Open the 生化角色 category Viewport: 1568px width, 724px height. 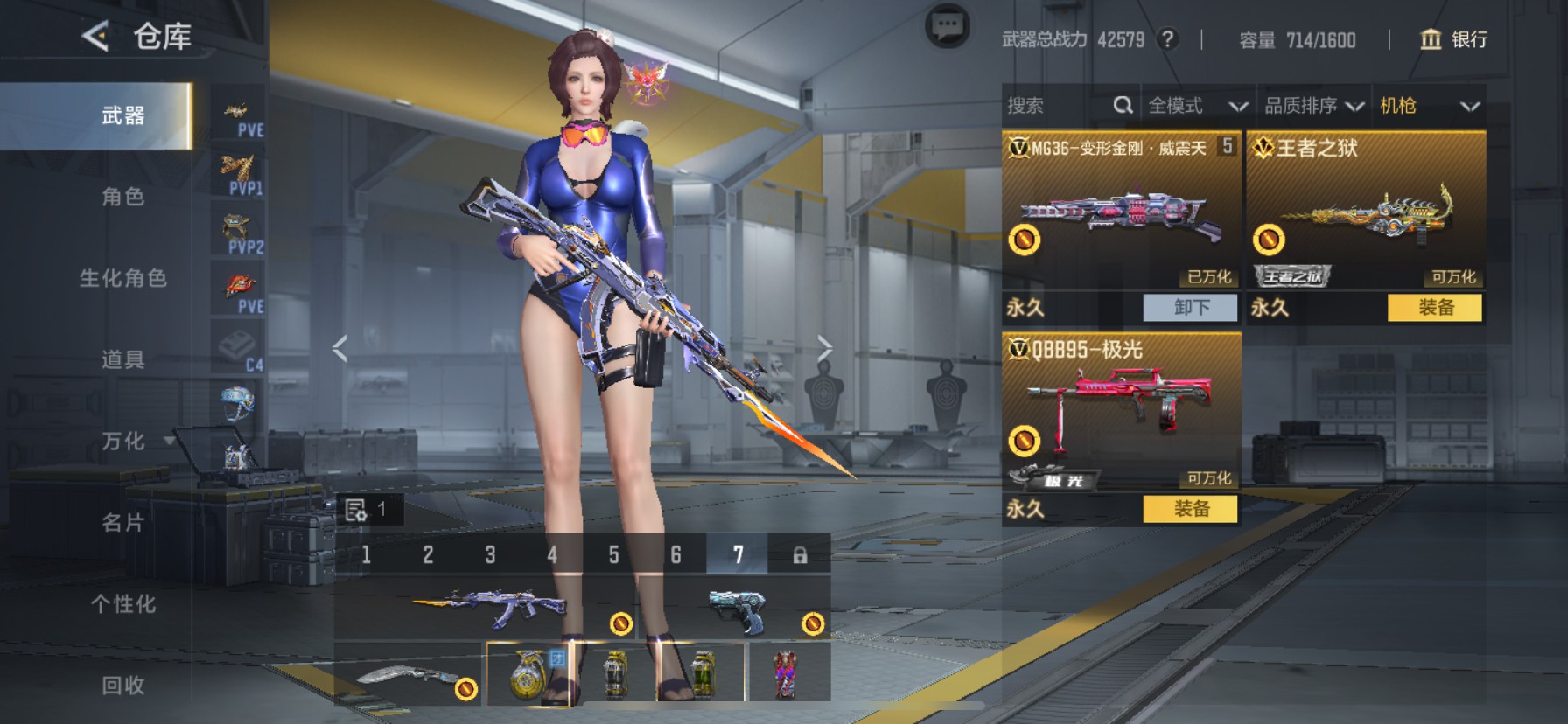click(122, 278)
